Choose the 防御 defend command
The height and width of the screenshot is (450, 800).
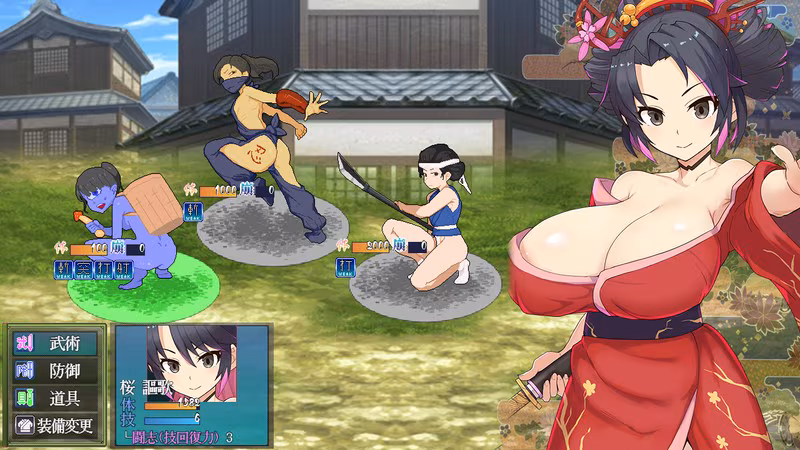click(57, 371)
